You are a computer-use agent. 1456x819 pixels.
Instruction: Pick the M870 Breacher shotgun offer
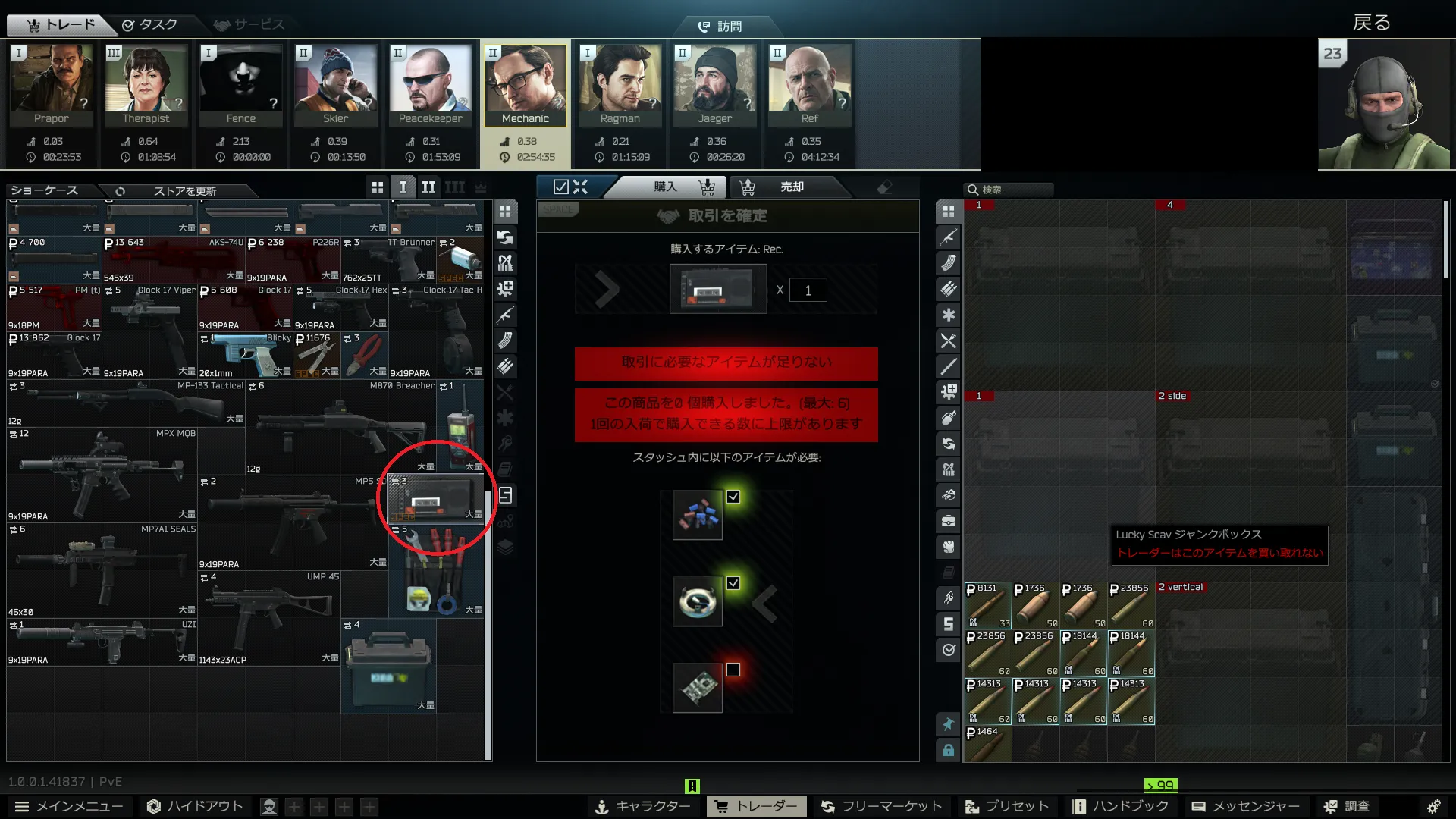coord(340,427)
